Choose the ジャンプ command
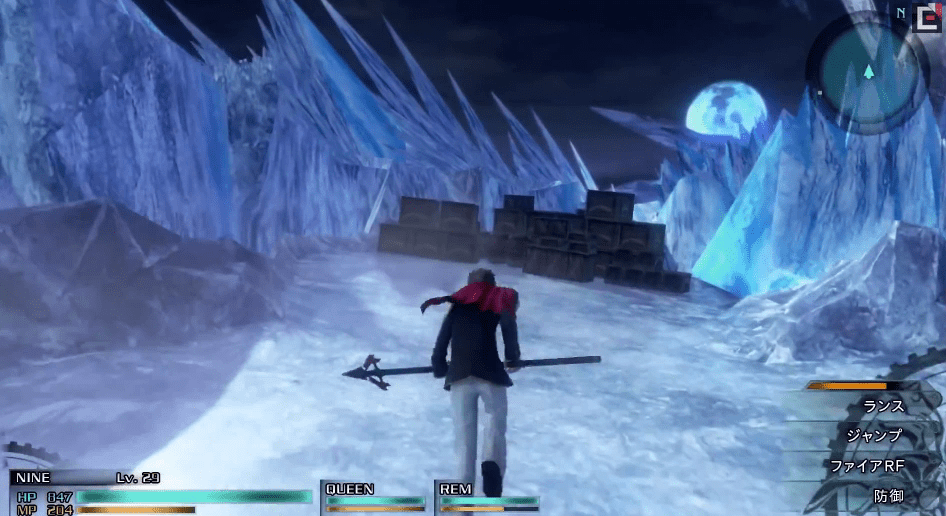 [874, 436]
